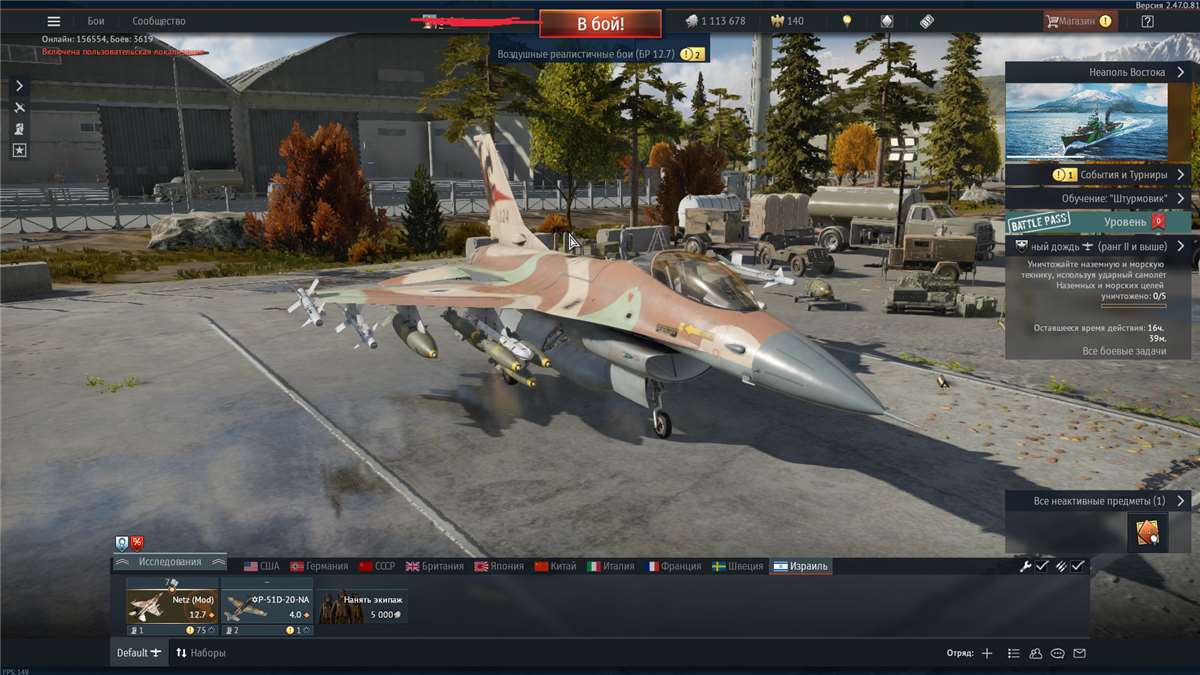This screenshot has height=675, width=1200.
Task: Show Все боевые задачи list
Action: click(1124, 351)
